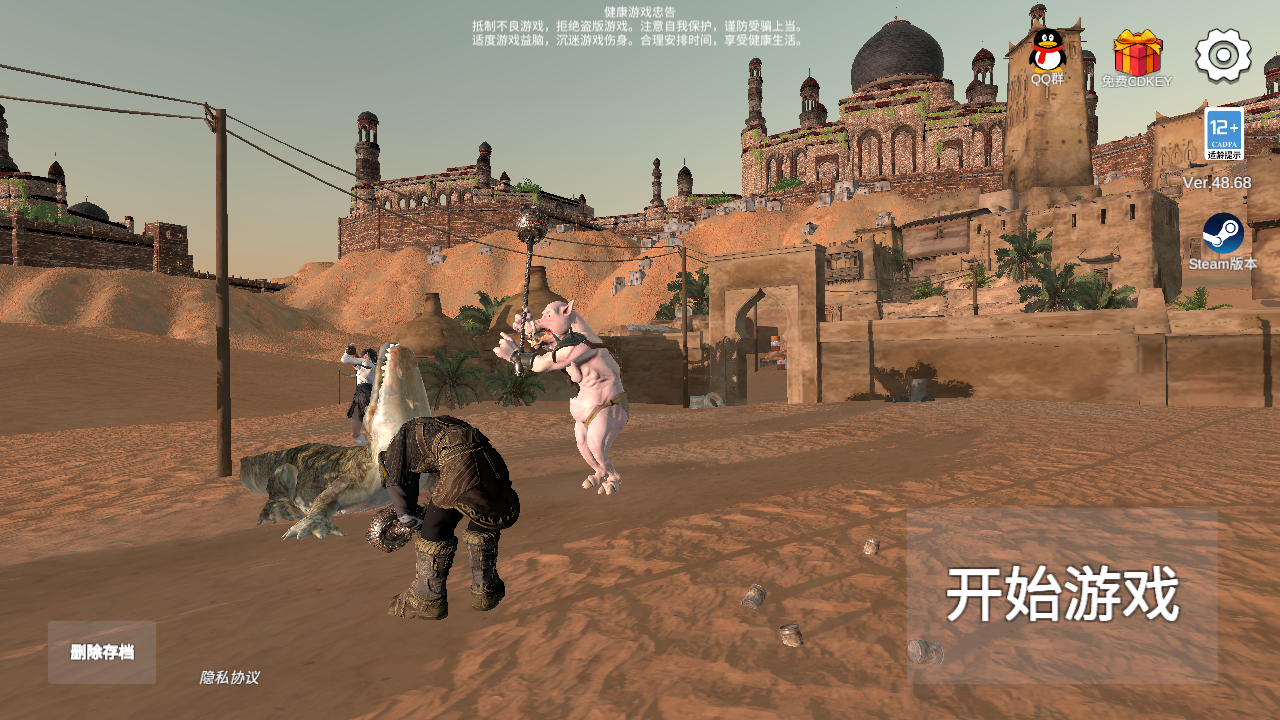Claim the 免费CDKEY gift box

(1137, 54)
